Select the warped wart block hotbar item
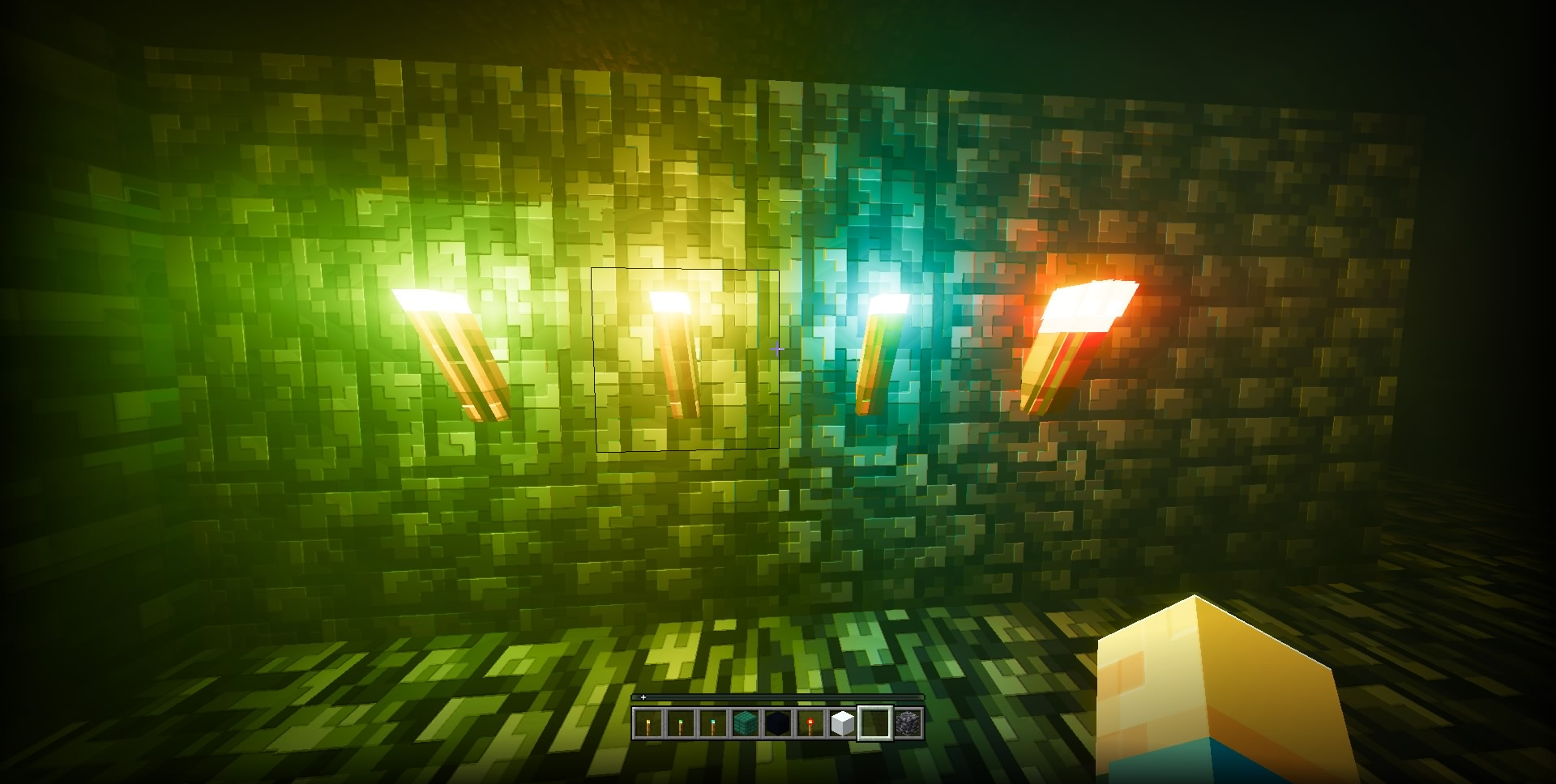This screenshot has height=784, width=1556. tap(746, 723)
